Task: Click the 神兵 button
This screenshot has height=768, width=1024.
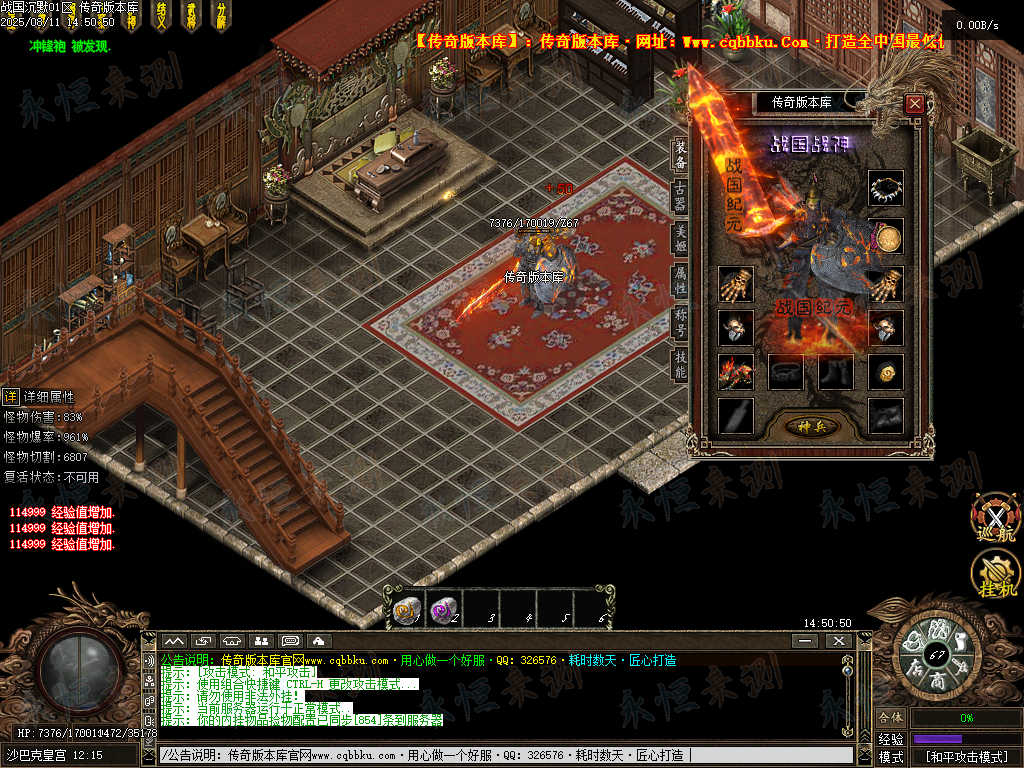Action: pos(810,426)
